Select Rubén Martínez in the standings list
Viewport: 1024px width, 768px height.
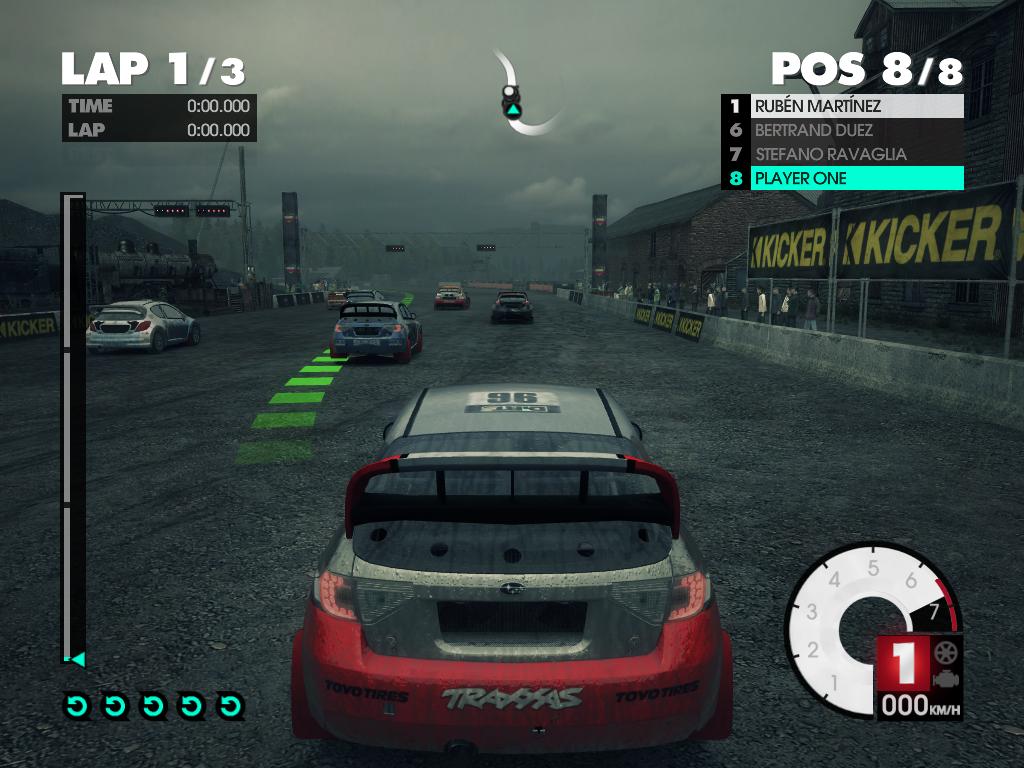(x=842, y=106)
